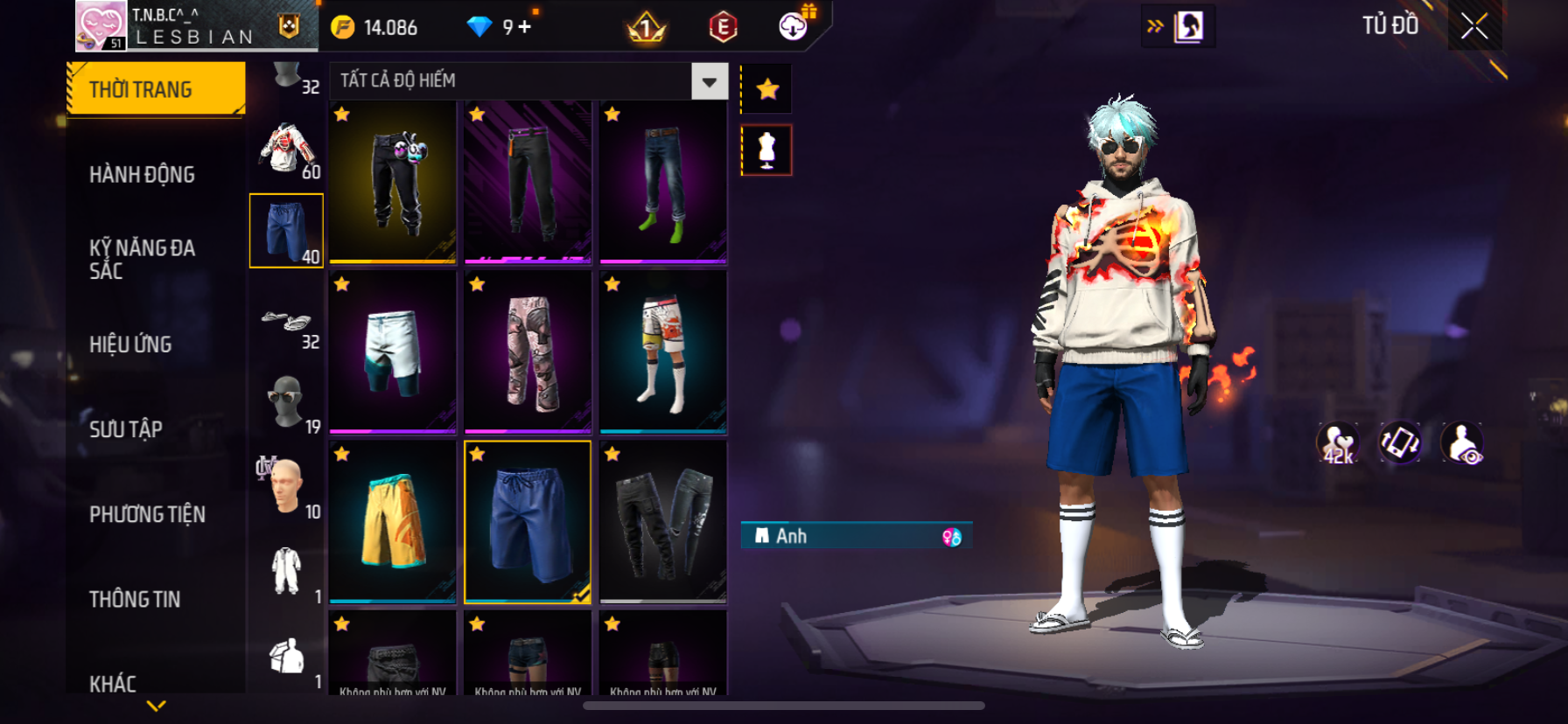Image resolution: width=1568 pixels, height=724 pixels.
Task: Click the character eye view icon
Action: [1461, 442]
